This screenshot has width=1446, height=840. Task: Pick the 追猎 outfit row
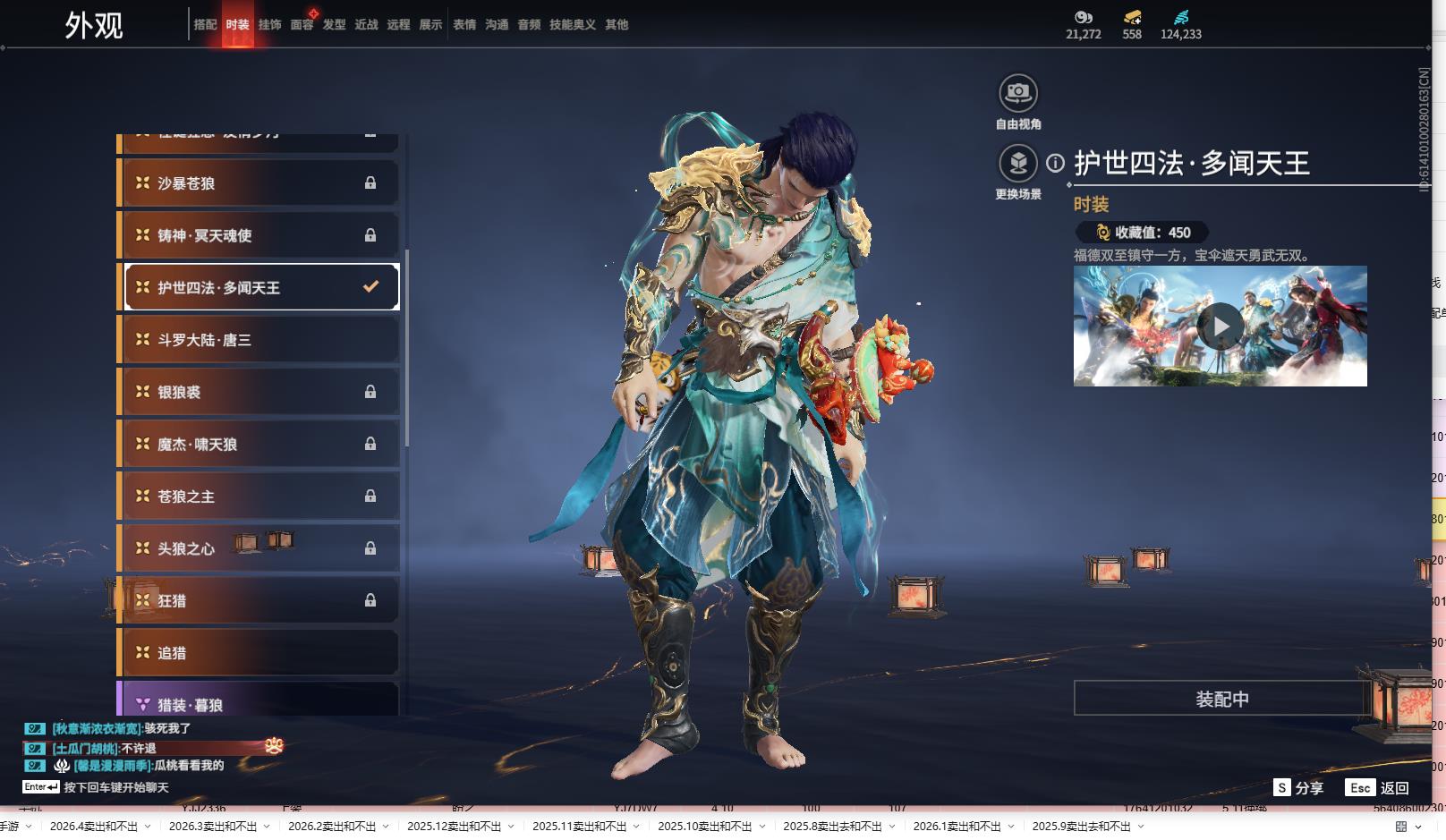click(259, 653)
